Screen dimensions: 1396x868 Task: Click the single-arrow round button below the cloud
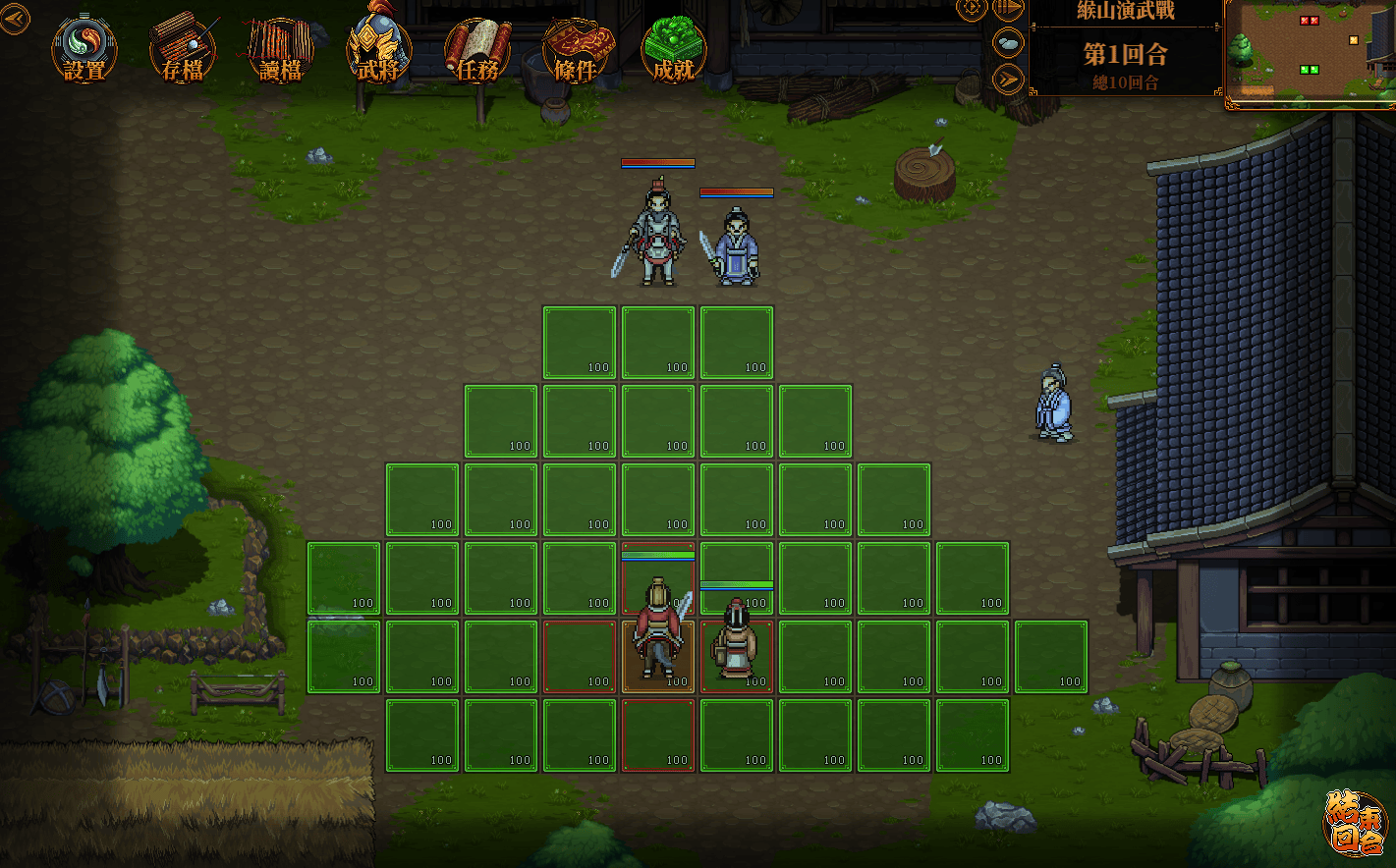(1009, 79)
